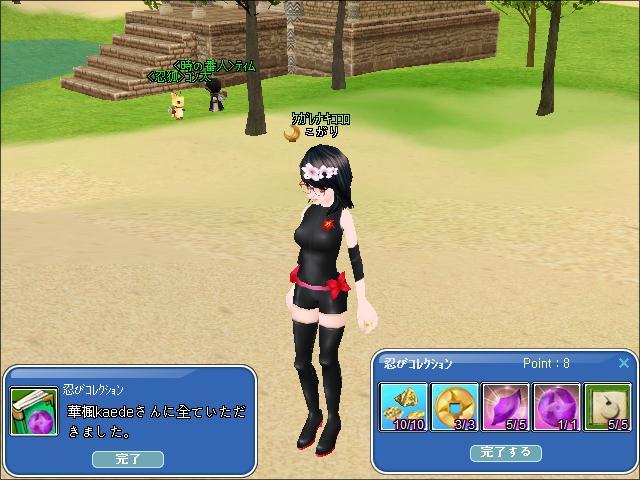Click the green collection book icon

click(35, 411)
